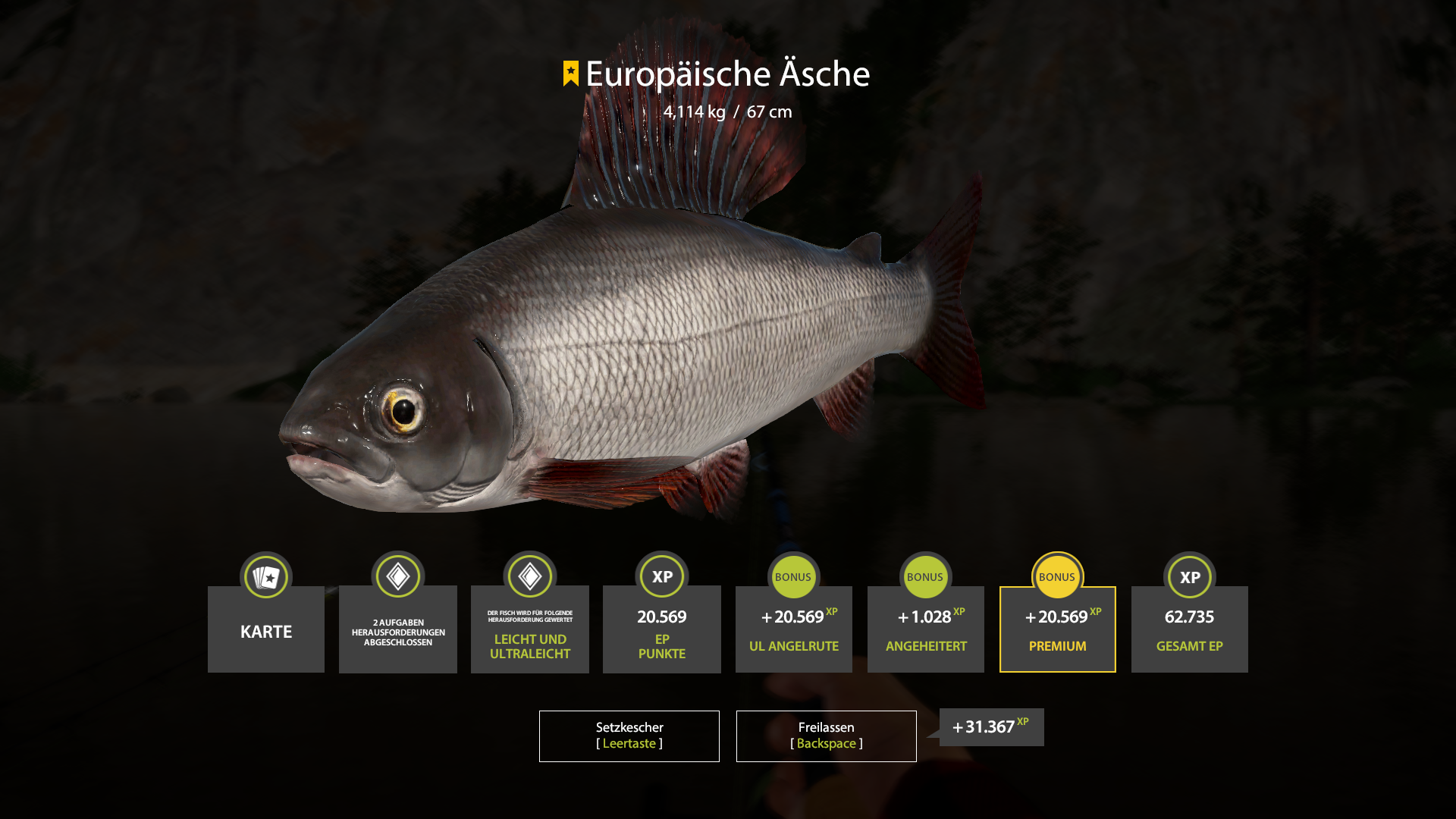
Task: Select the BONUS circle above 'UL Angelrute'
Action: [x=794, y=576]
